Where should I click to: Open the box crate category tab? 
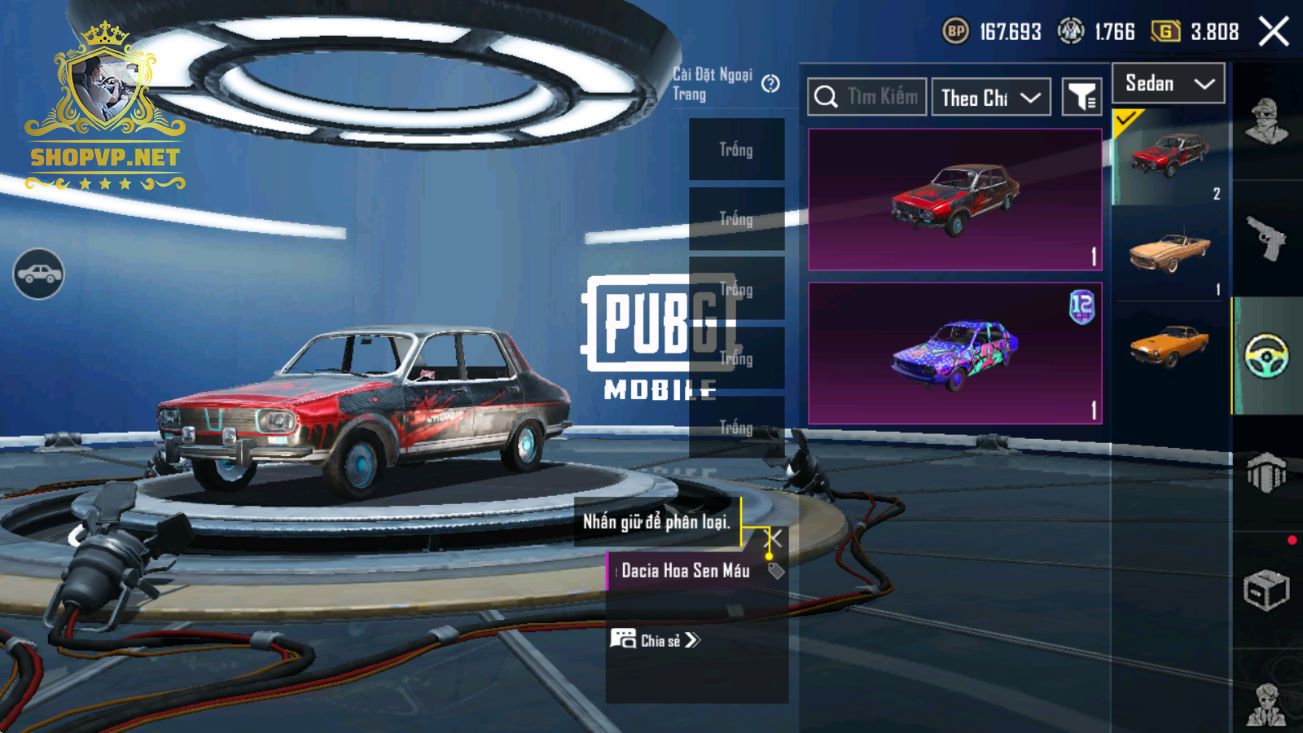1267,590
